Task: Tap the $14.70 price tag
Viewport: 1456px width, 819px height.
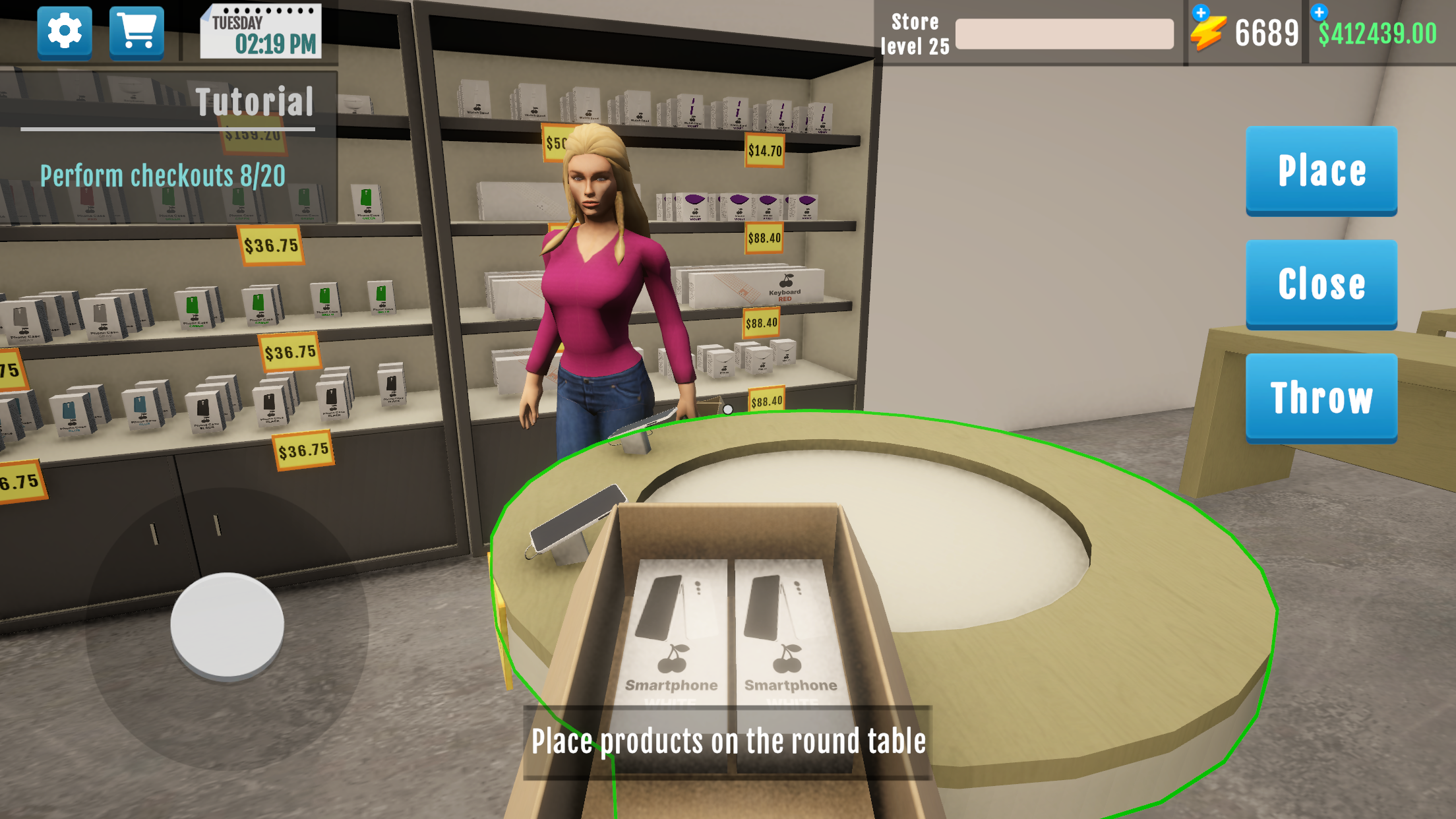Action: tap(765, 150)
